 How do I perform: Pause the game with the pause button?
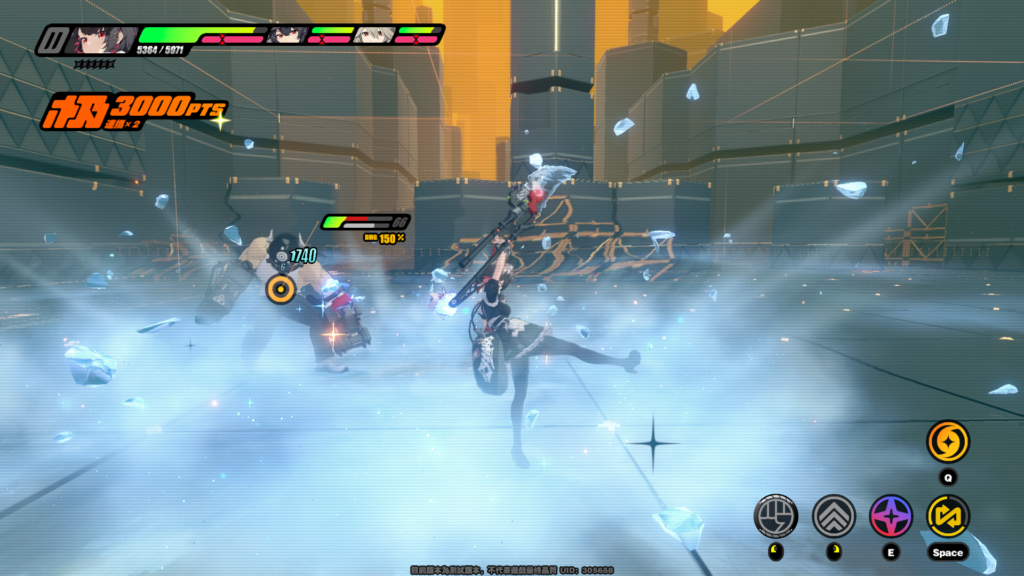52,41
